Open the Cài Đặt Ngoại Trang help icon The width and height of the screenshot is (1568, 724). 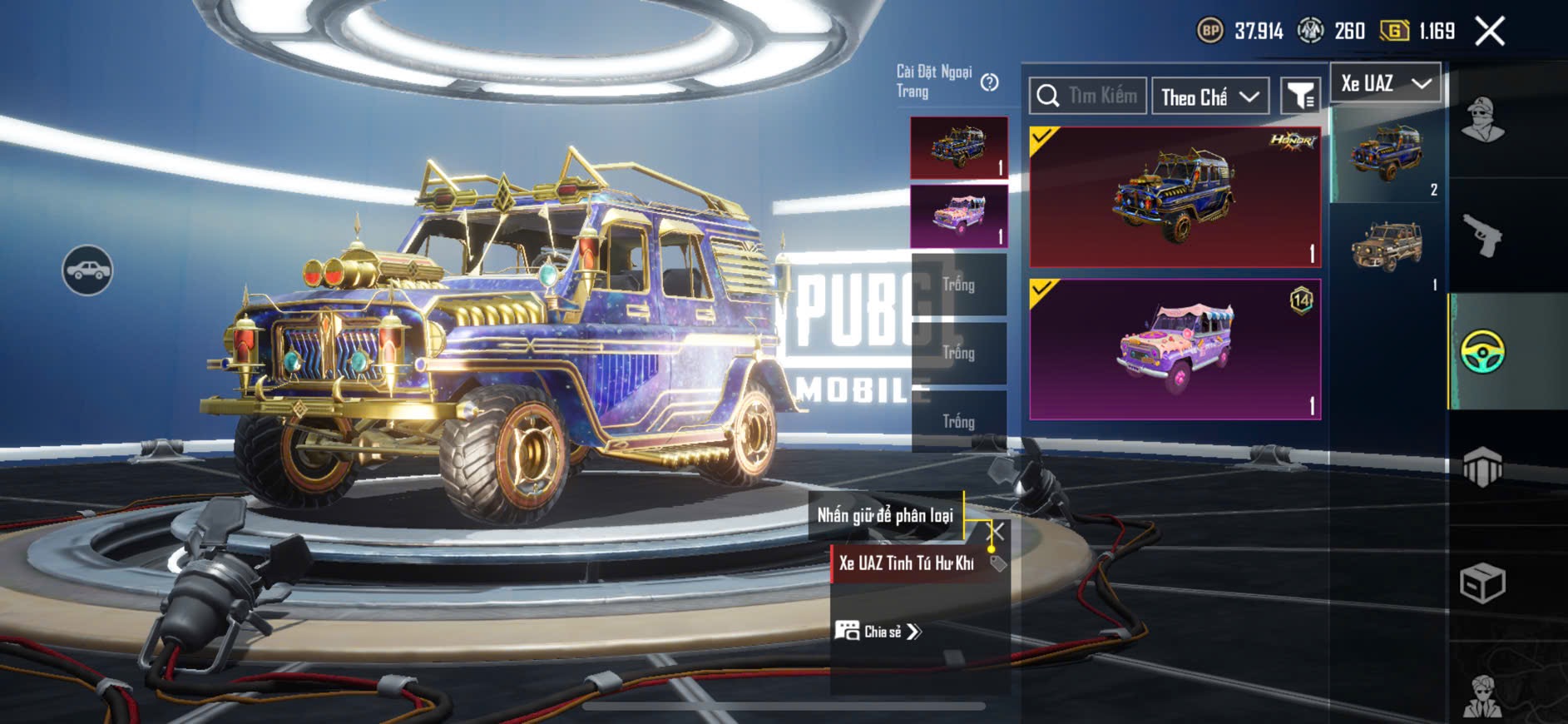point(989,82)
